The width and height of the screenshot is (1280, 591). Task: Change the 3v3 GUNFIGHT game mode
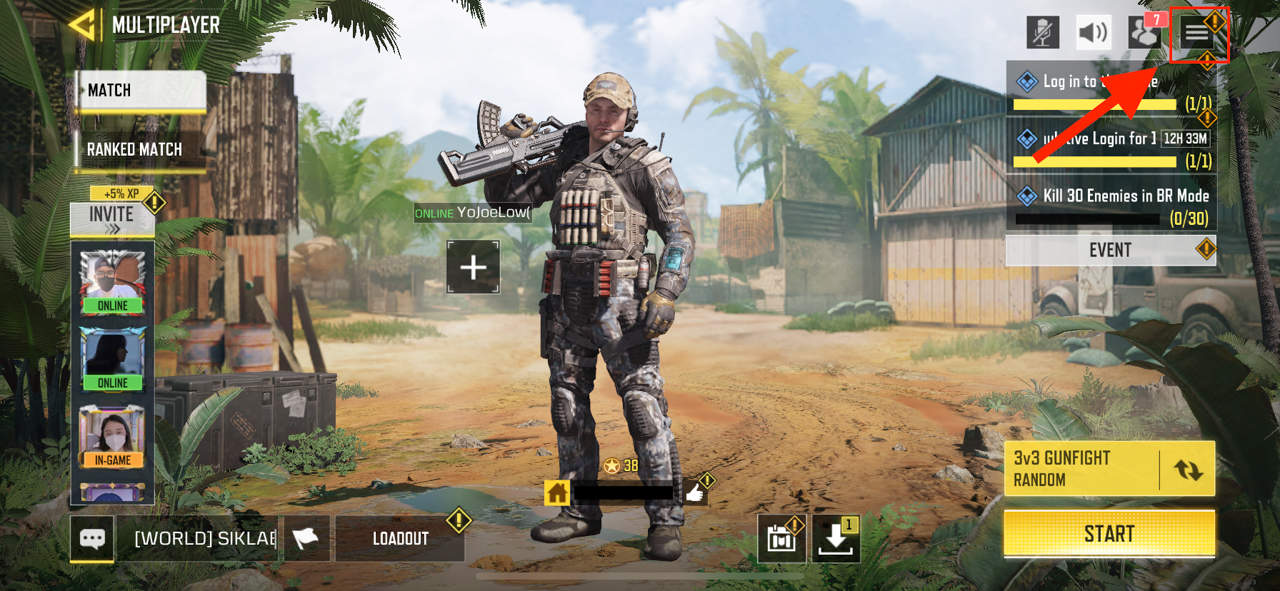[x=1187, y=469]
